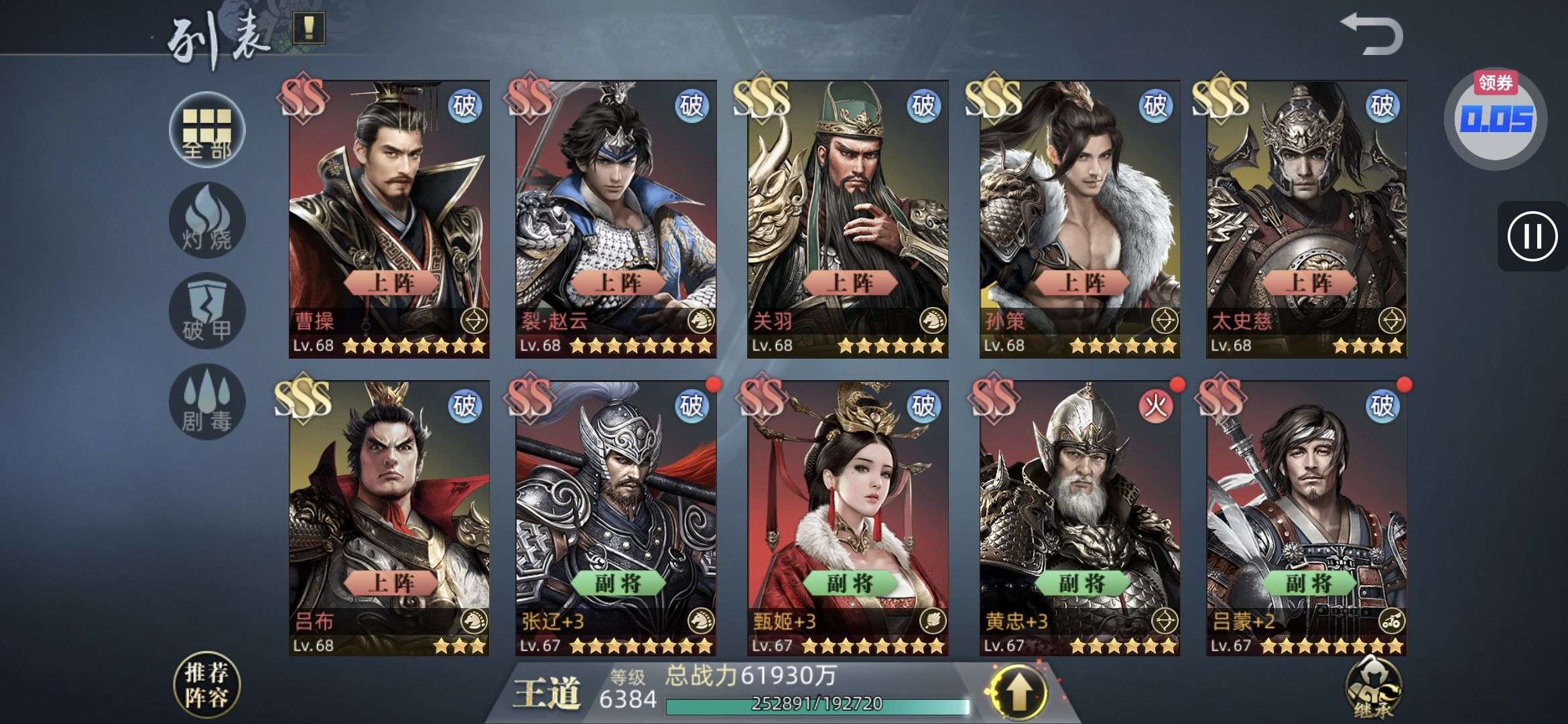Click the pause overlay button
The height and width of the screenshot is (724, 1568).
coord(1532,236)
